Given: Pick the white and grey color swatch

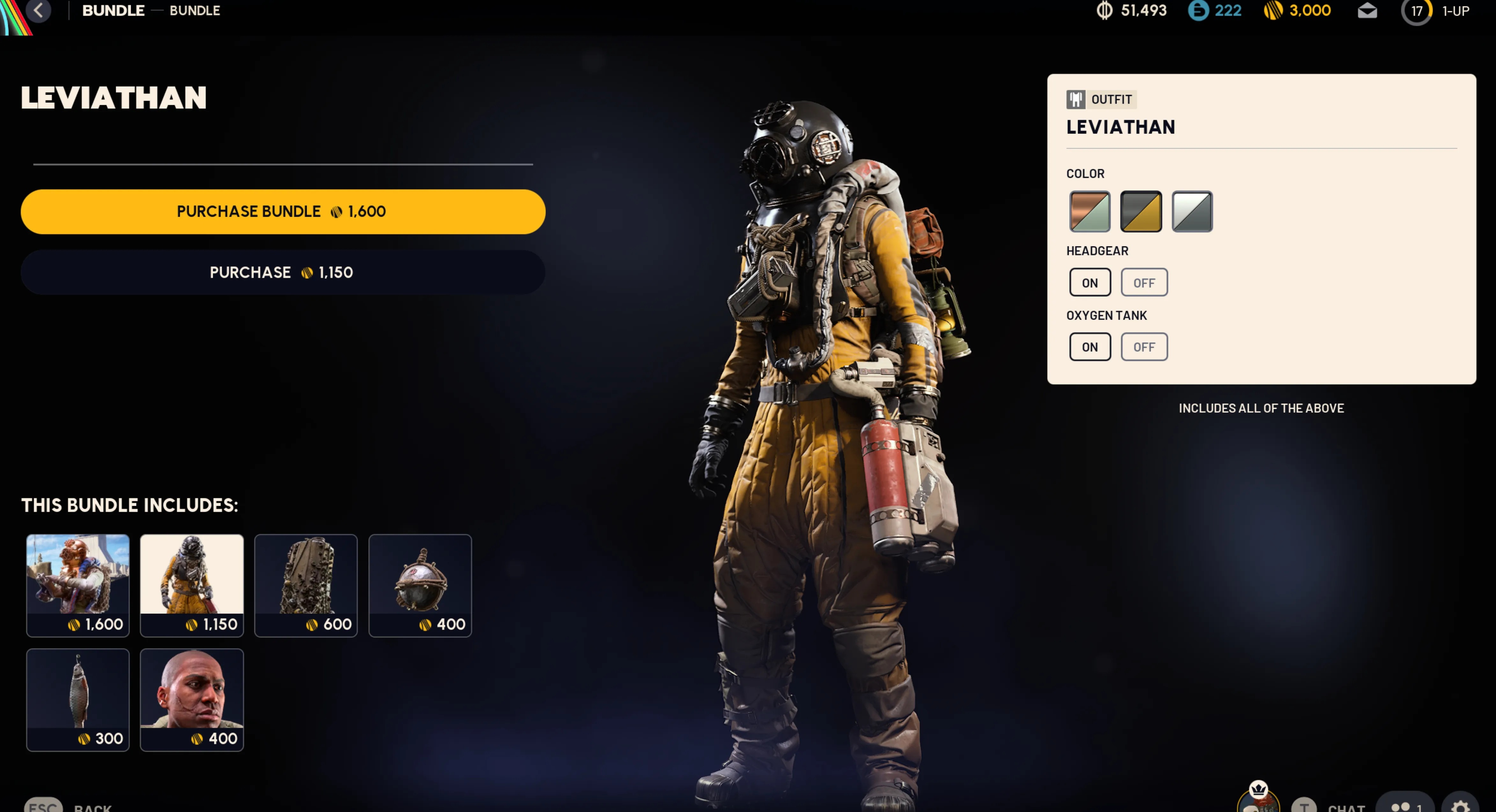Looking at the screenshot, I should click(1192, 211).
